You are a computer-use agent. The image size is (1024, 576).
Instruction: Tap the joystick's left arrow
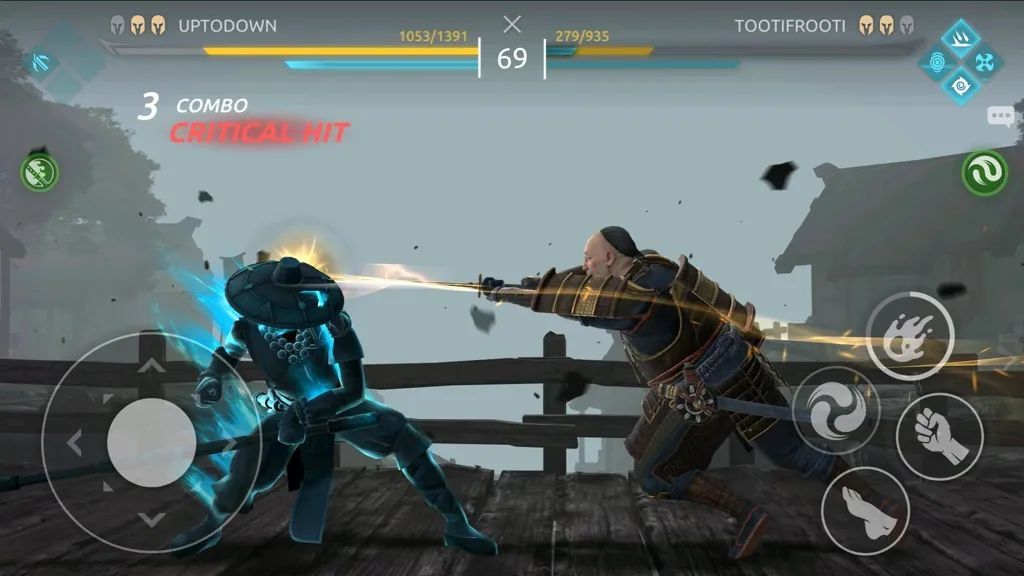(x=73, y=442)
